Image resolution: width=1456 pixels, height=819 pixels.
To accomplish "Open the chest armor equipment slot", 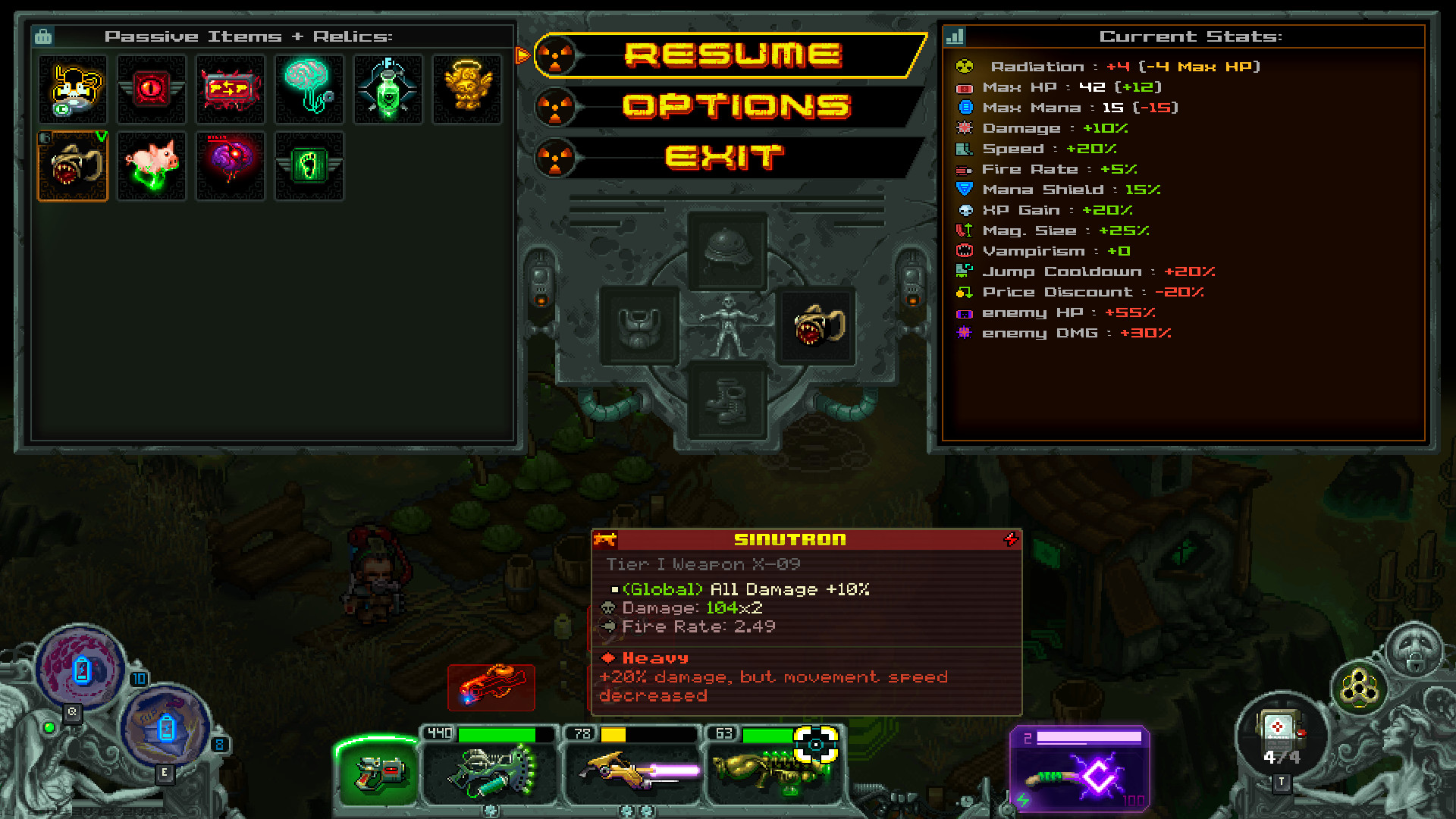I will [x=639, y=326].
